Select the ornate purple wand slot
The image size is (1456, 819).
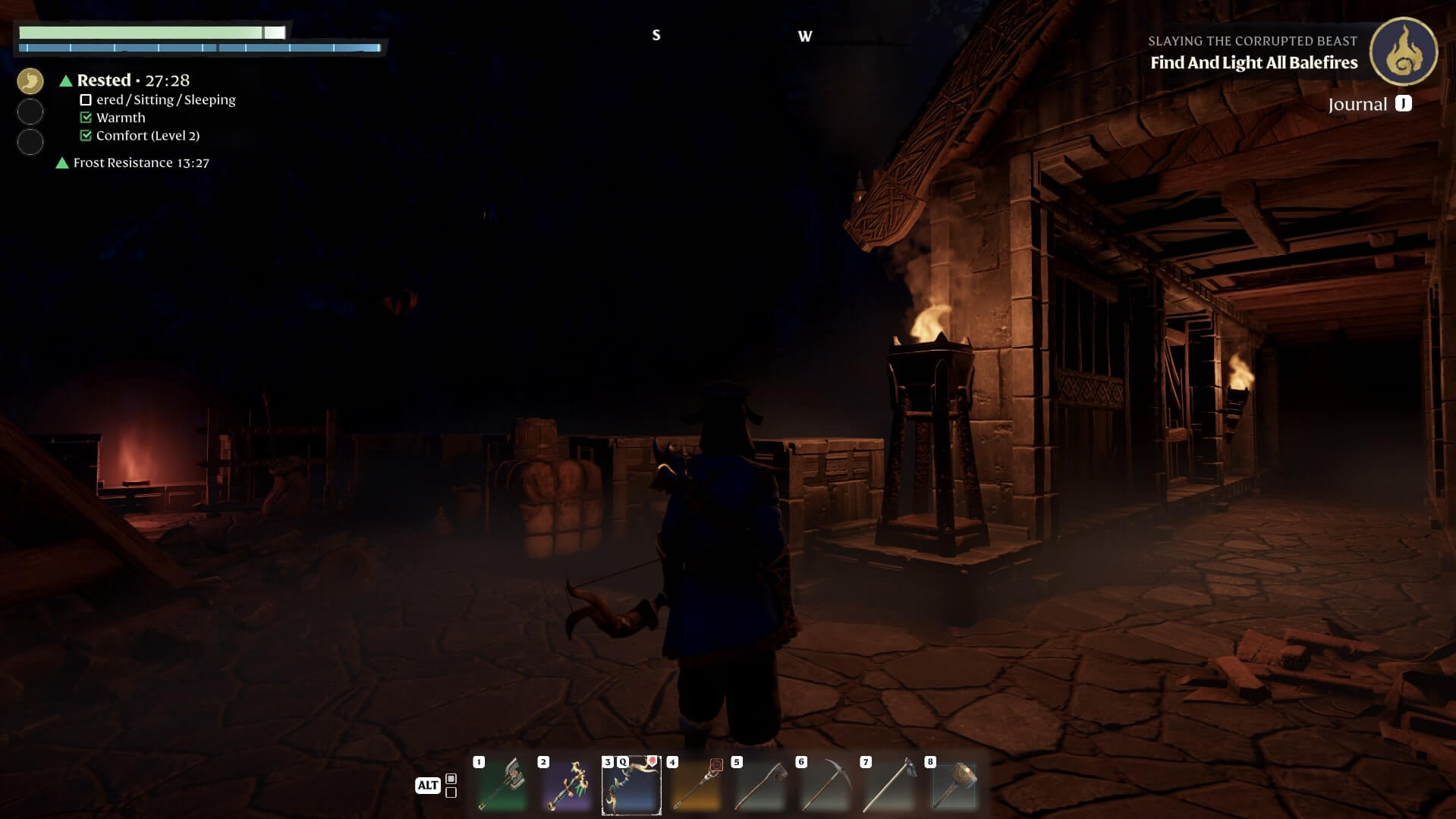coord(567,786)
